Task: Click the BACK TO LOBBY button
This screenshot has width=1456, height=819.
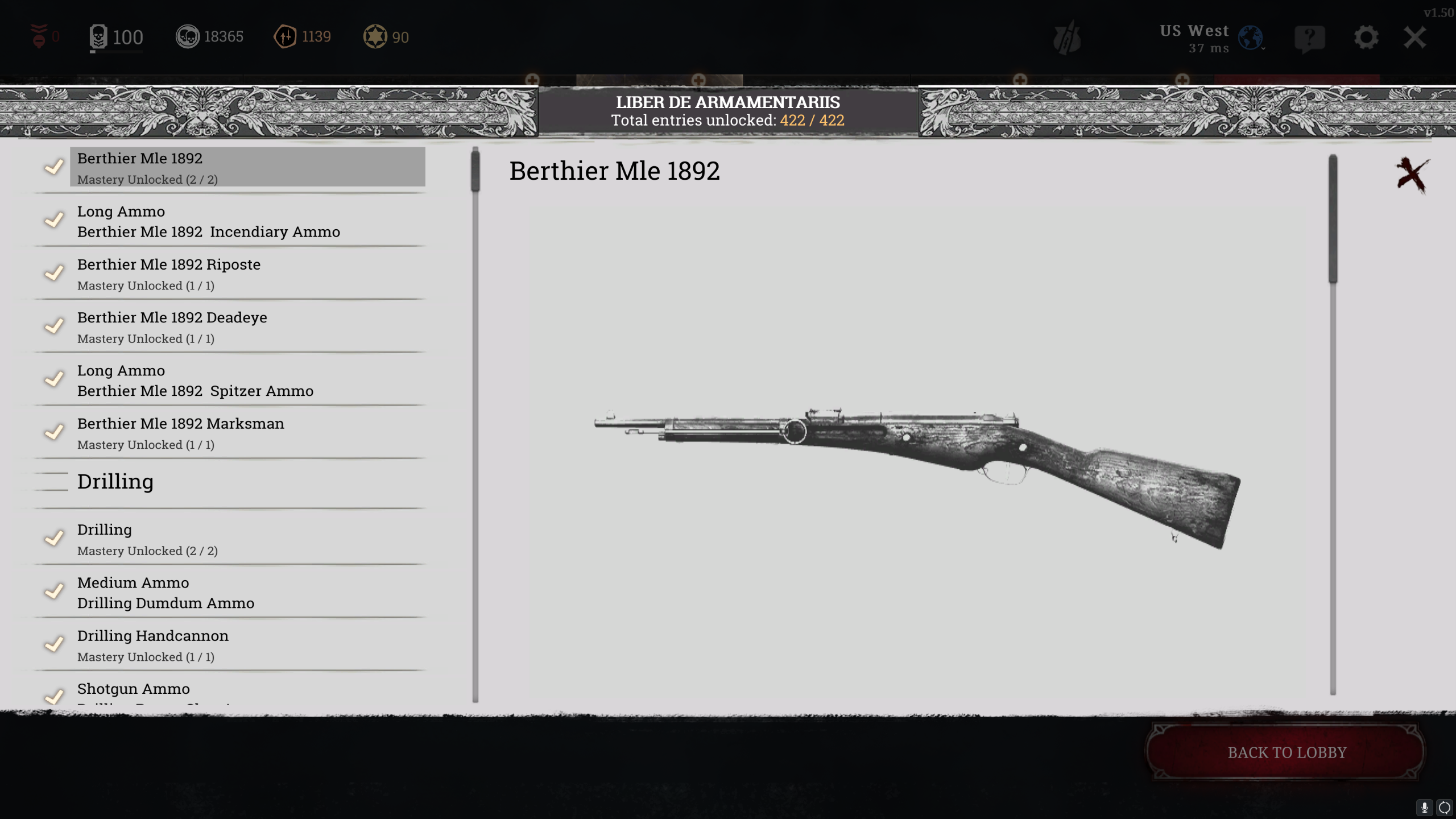Action: click(1286, 752)
